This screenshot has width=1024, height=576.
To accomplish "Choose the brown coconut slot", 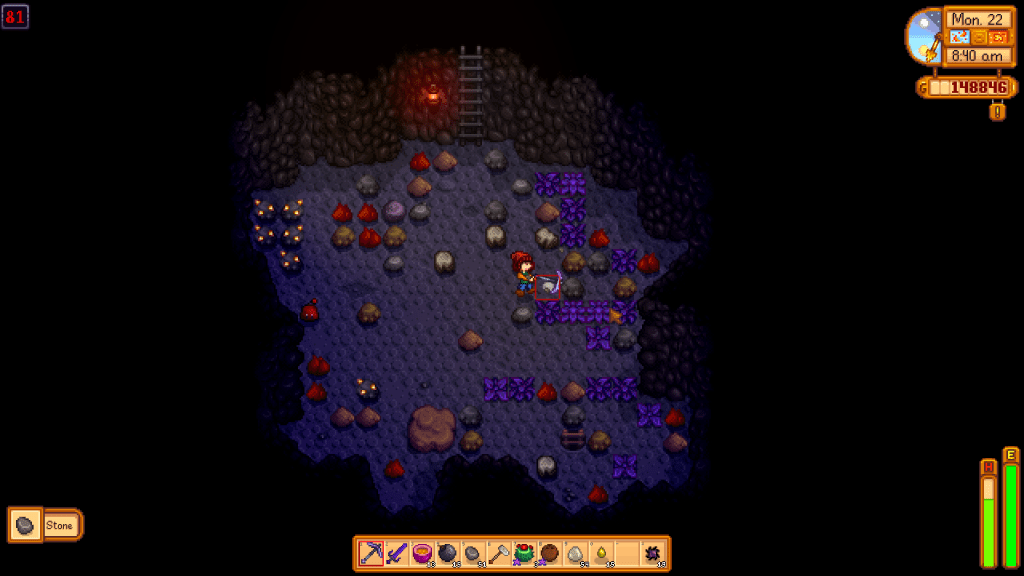I will click(x=550, y=553).
